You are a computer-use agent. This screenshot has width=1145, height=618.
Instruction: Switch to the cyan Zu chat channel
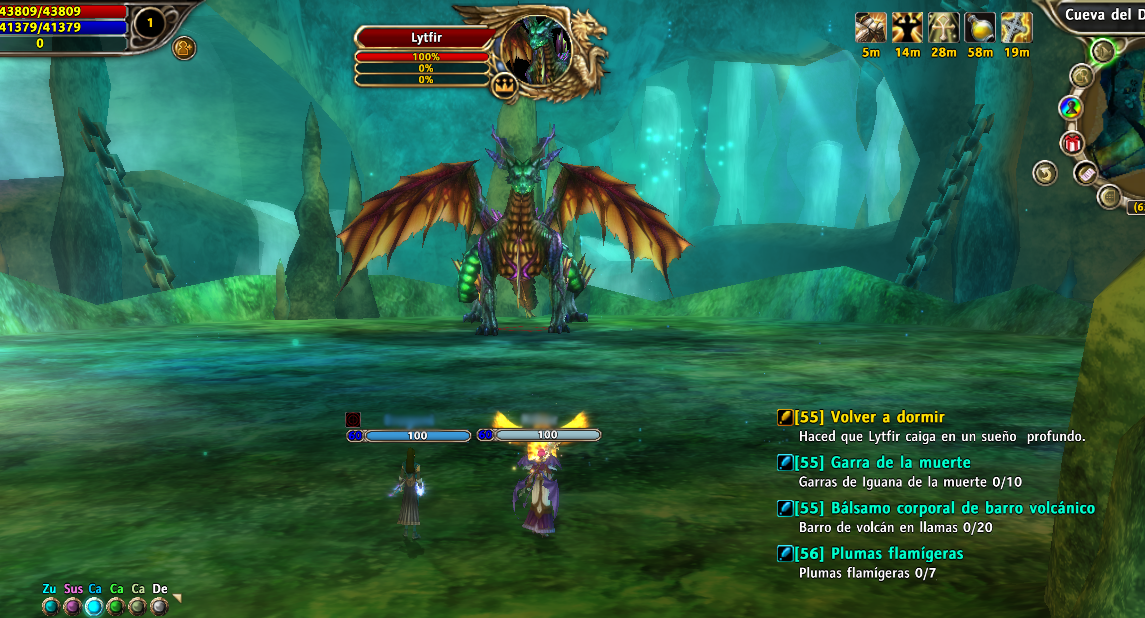50,605
